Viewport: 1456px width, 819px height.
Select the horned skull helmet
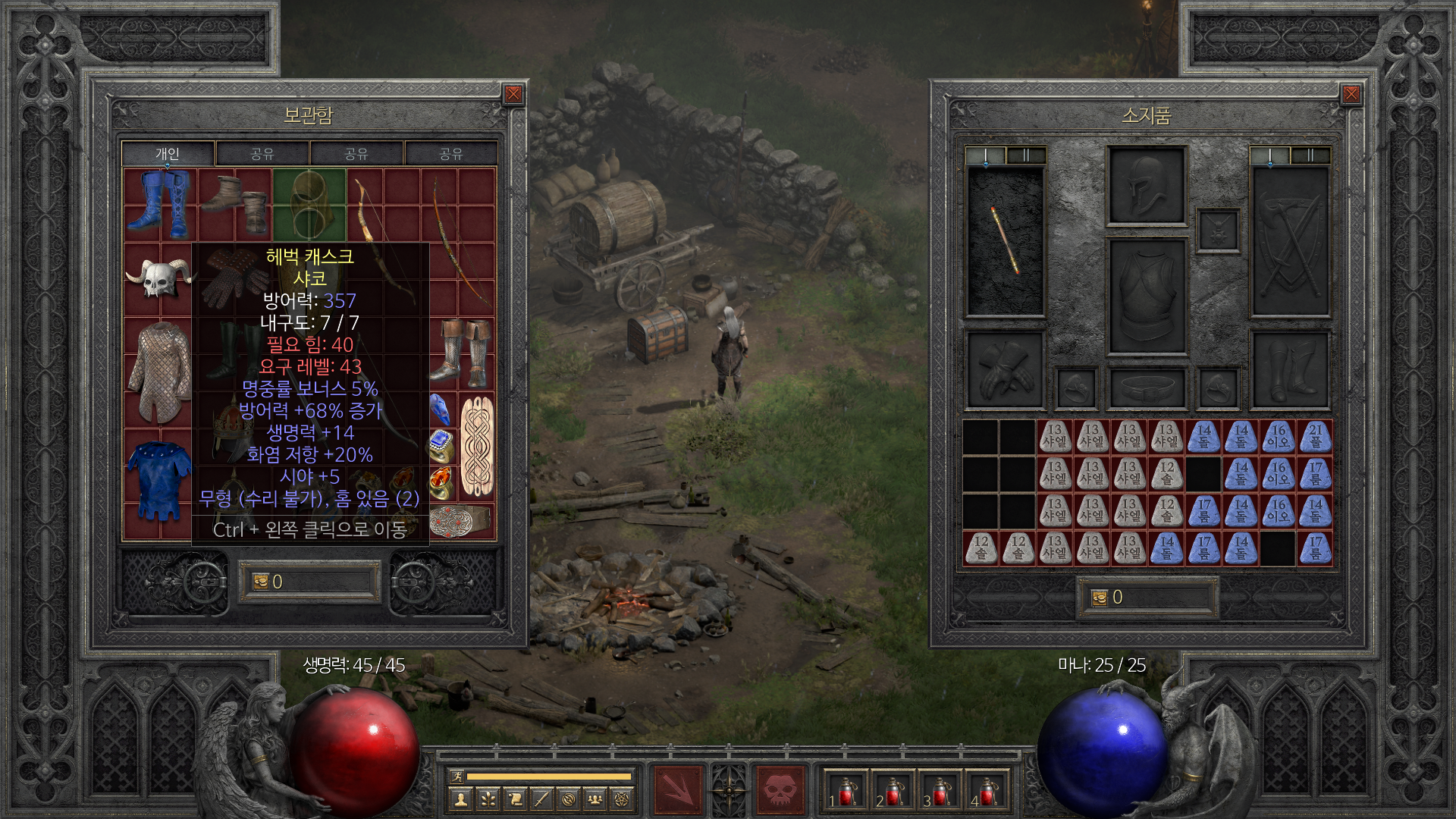click(159, 277)
